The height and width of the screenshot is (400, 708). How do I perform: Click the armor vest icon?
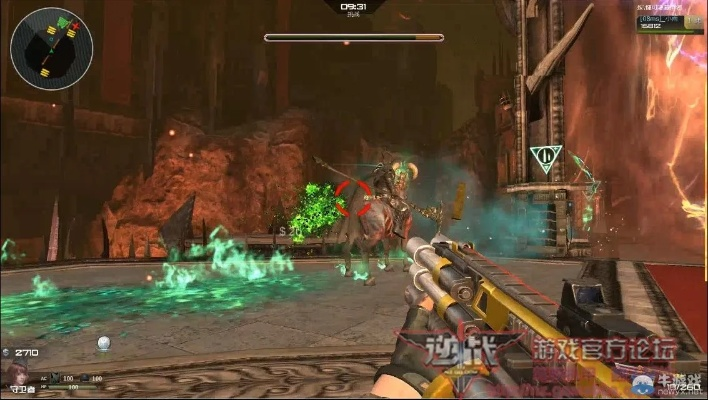pos(54,378)
